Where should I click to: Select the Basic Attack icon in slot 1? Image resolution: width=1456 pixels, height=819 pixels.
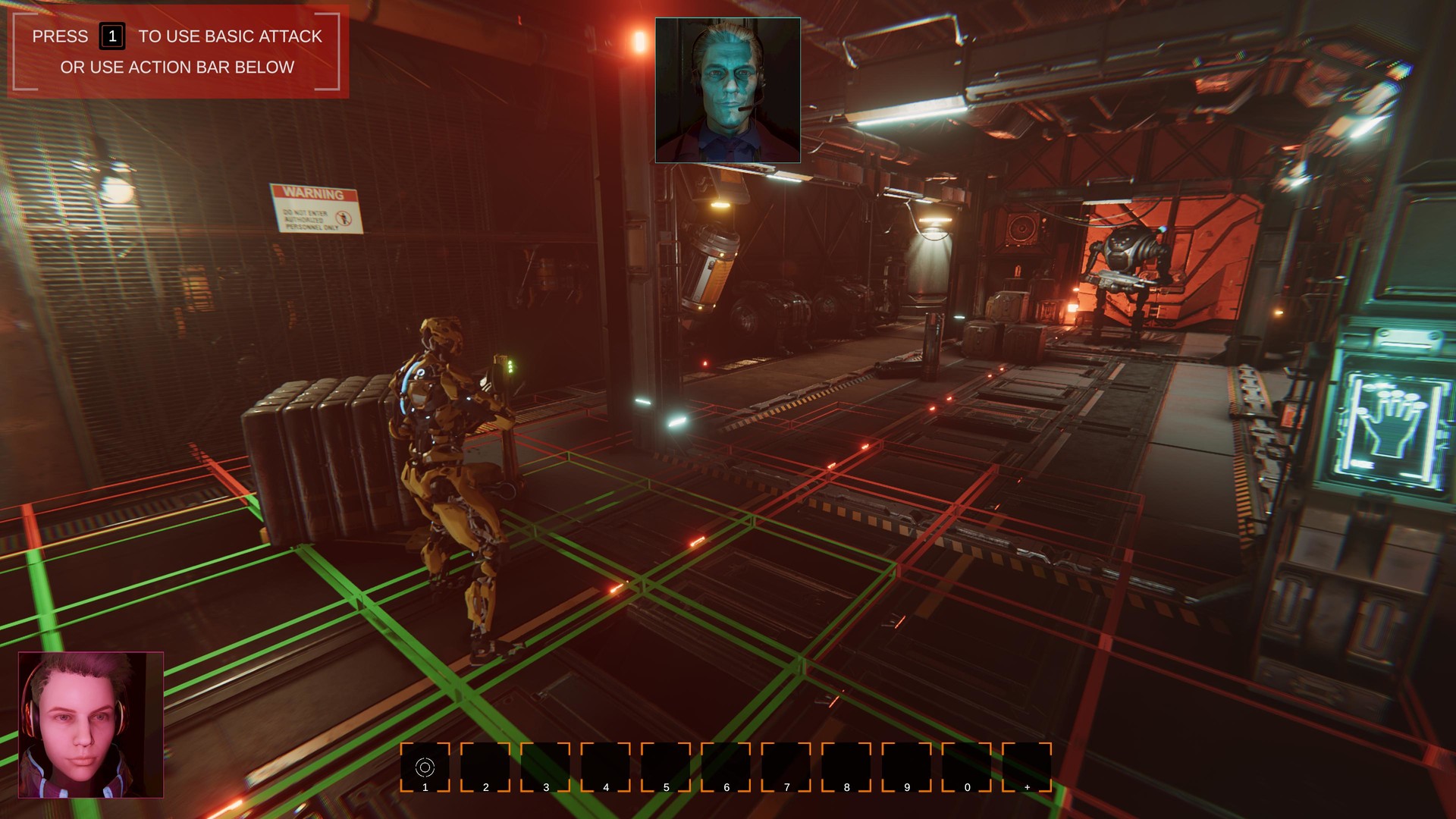[x=426, y=767]
